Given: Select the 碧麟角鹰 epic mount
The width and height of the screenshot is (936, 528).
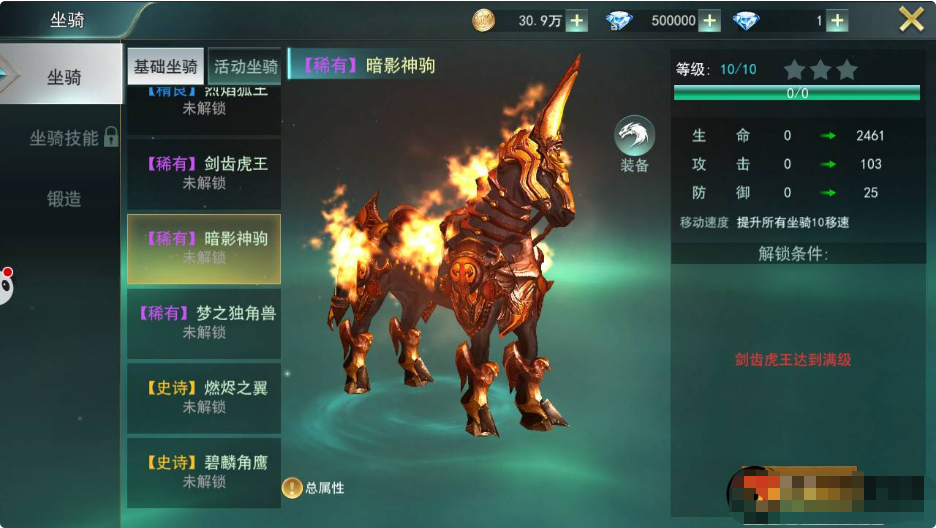Looking at the screenshot, I should coord(204,471).
